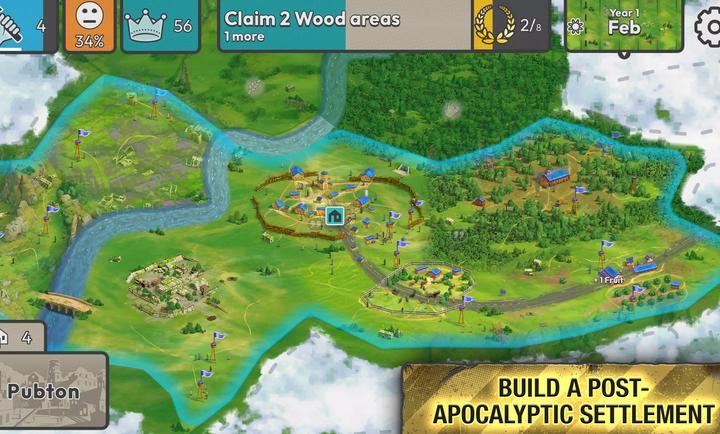Open the settings gear

click(708, 25)
